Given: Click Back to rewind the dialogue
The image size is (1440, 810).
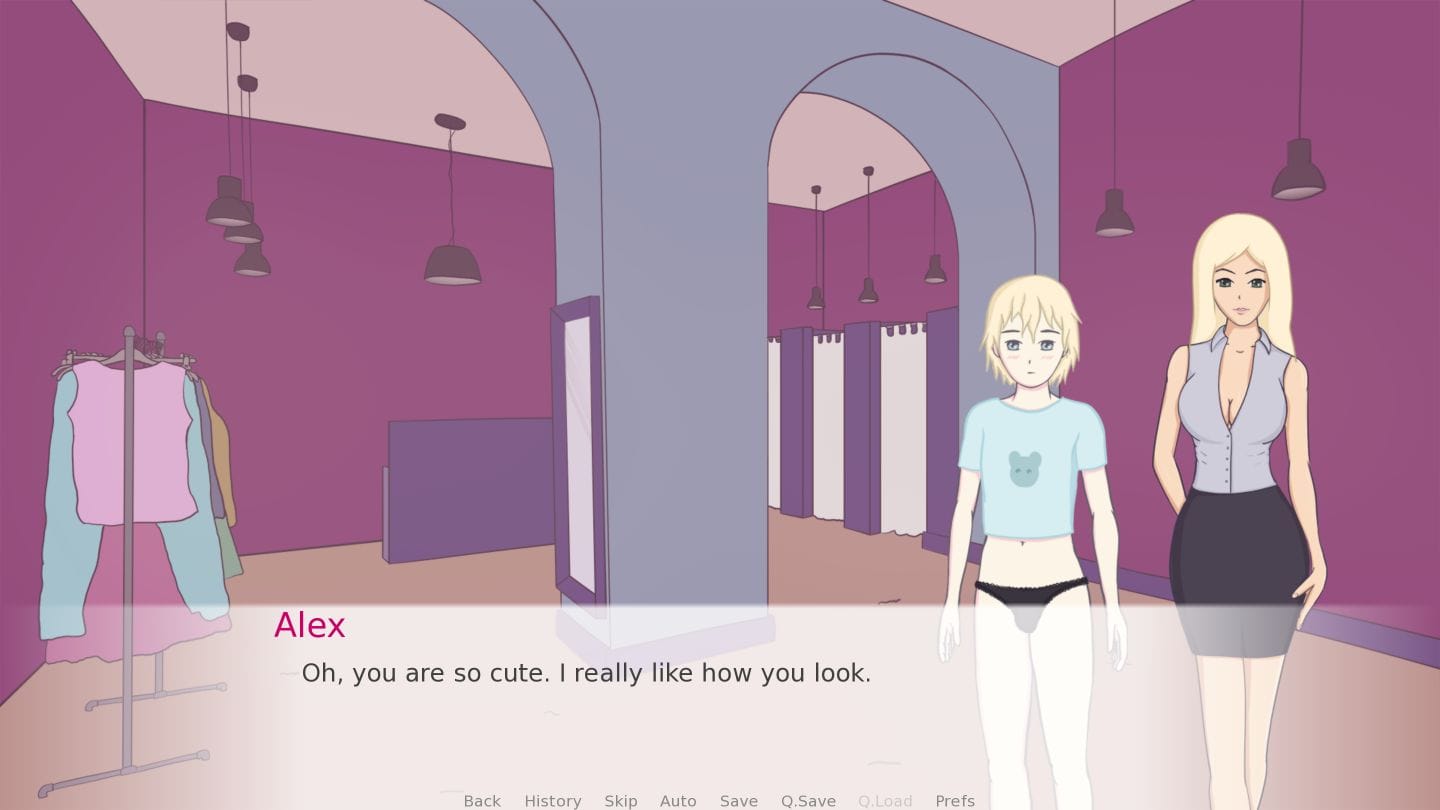Looking at the screenshot, I should coord(482,800).
